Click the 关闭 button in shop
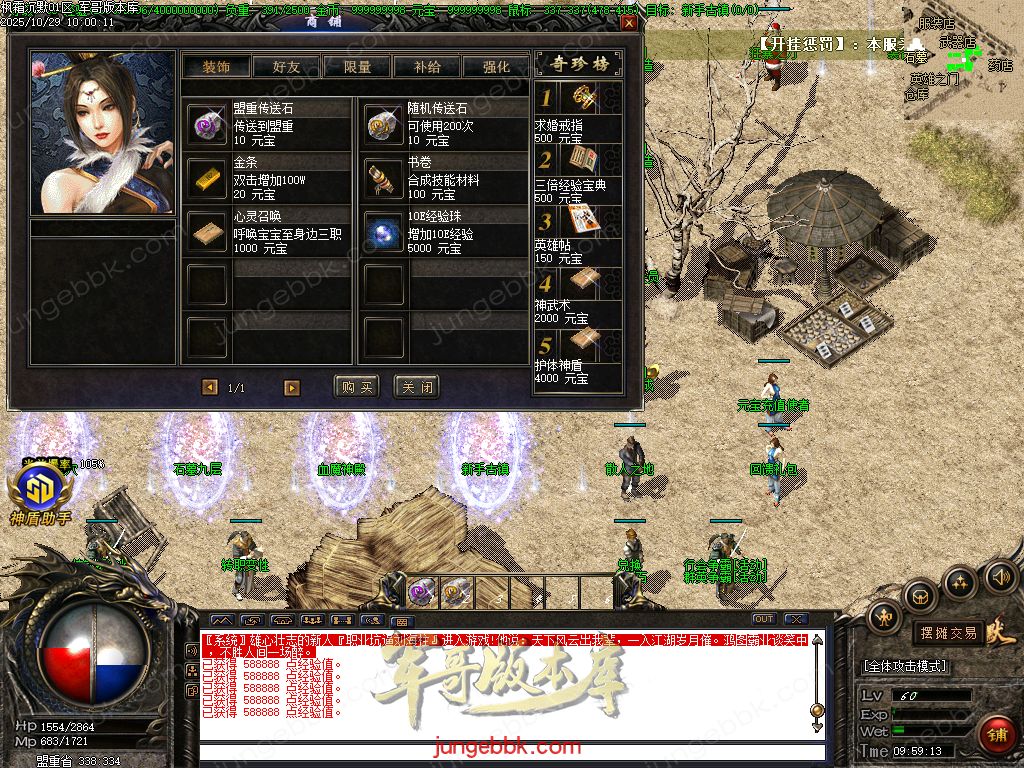The image size is (1024, 768). point(416,387)
